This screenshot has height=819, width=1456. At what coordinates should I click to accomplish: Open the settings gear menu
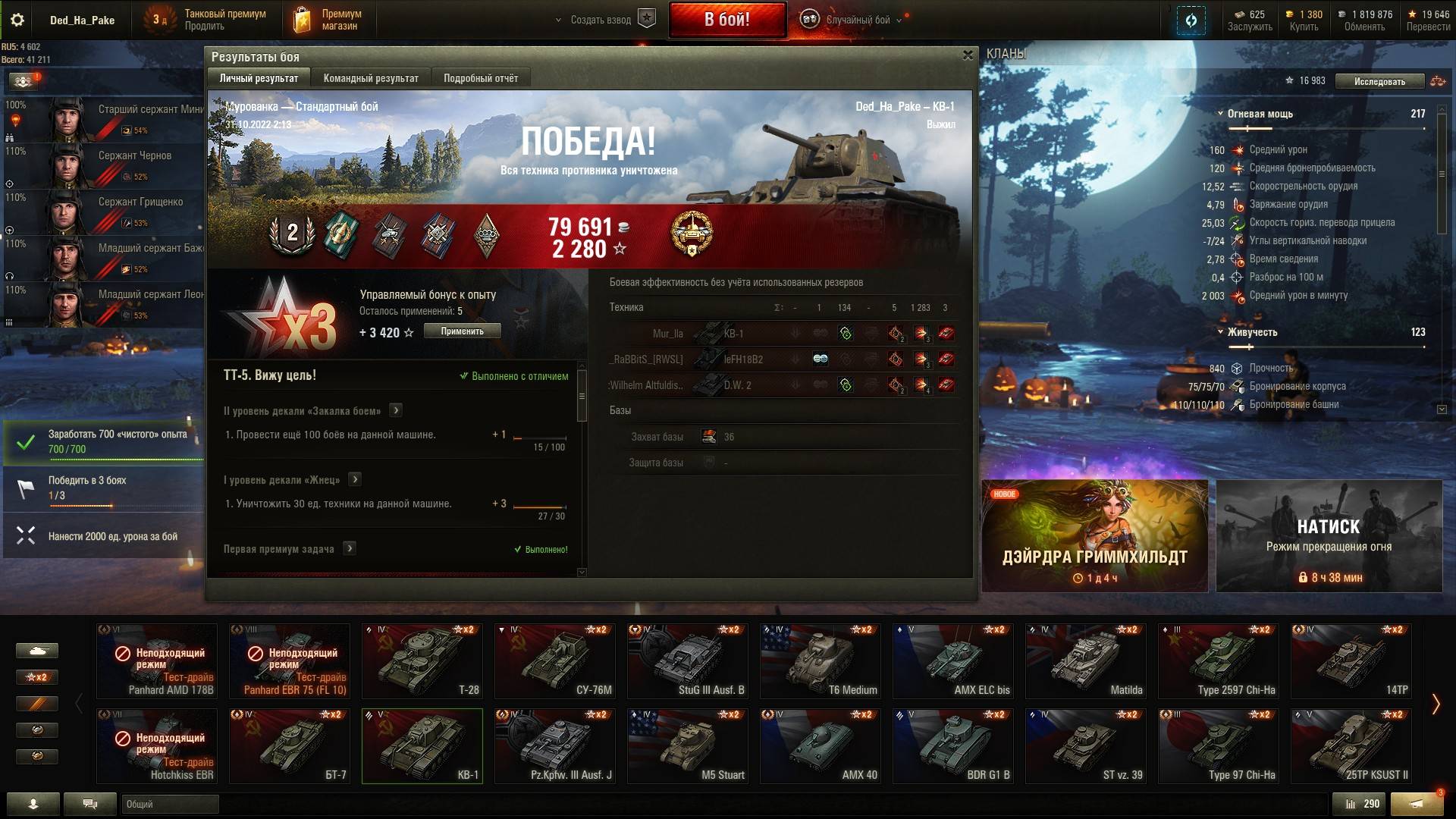(17, 20)
